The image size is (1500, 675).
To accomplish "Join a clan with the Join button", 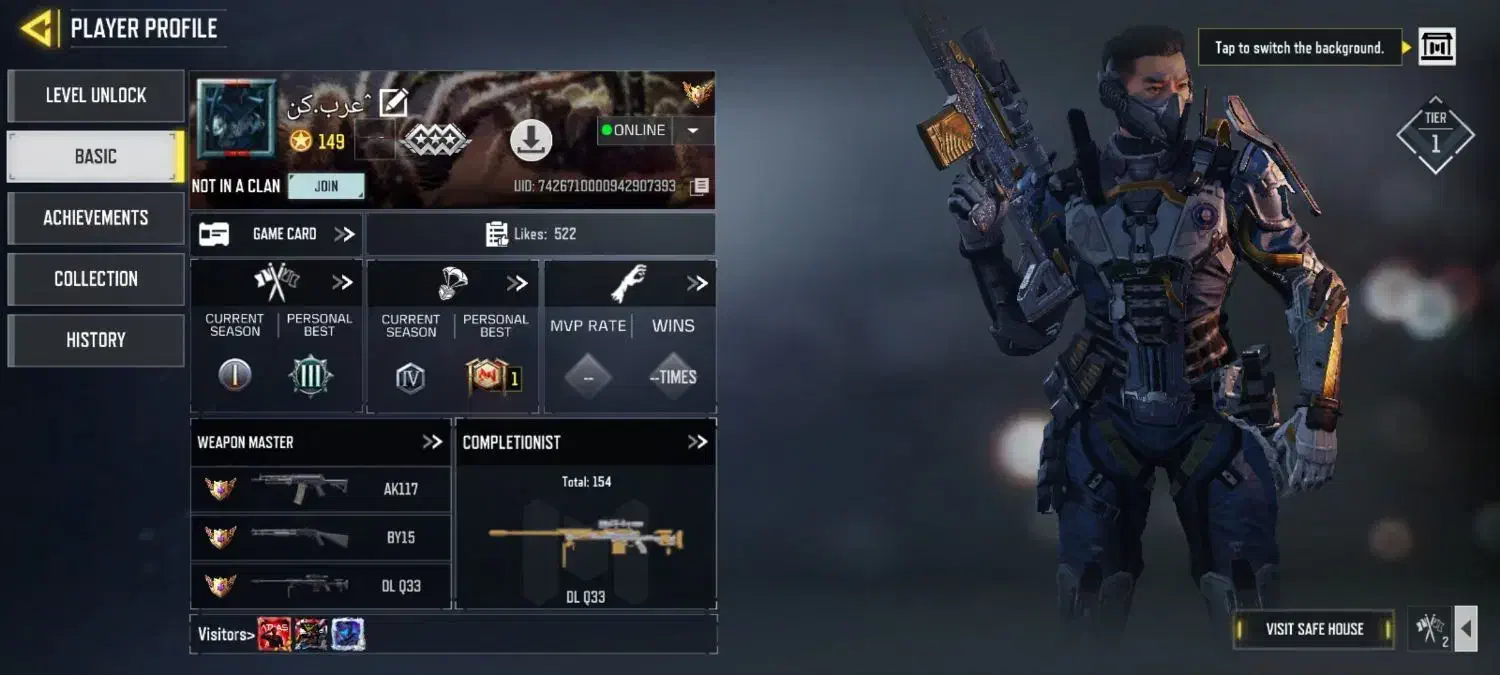I will (326, 186).
